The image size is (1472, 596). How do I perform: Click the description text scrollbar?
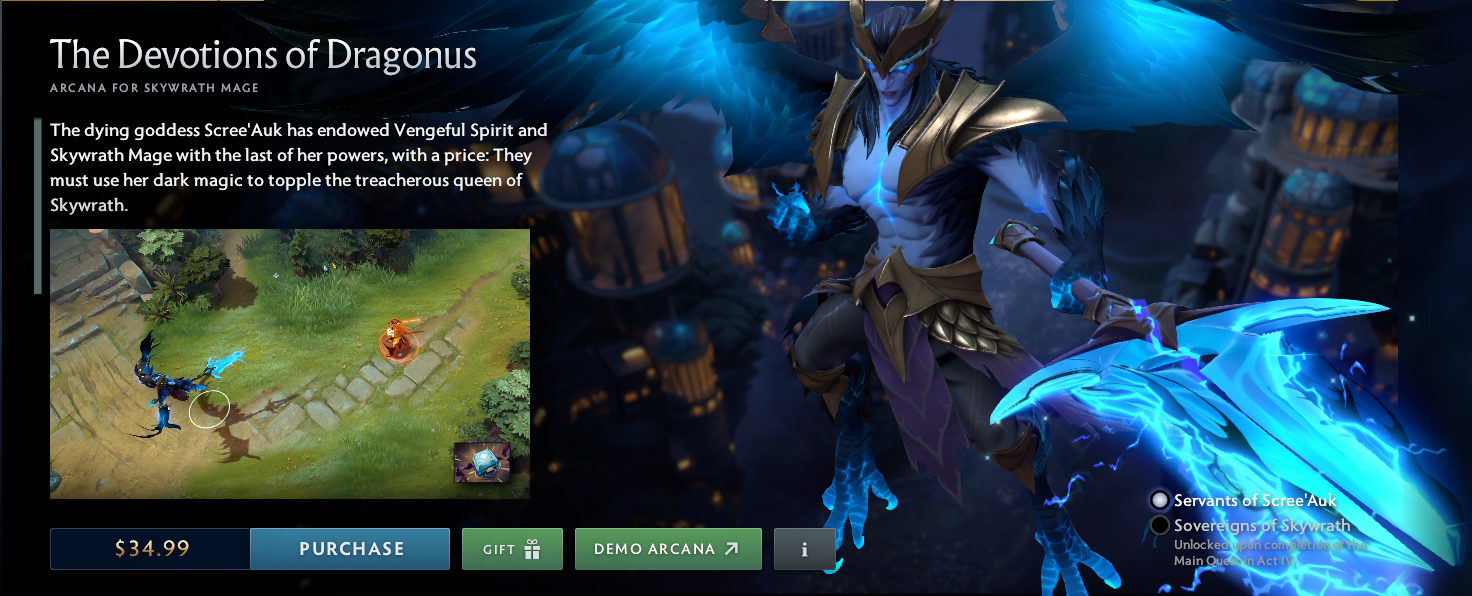pos(38,206)
